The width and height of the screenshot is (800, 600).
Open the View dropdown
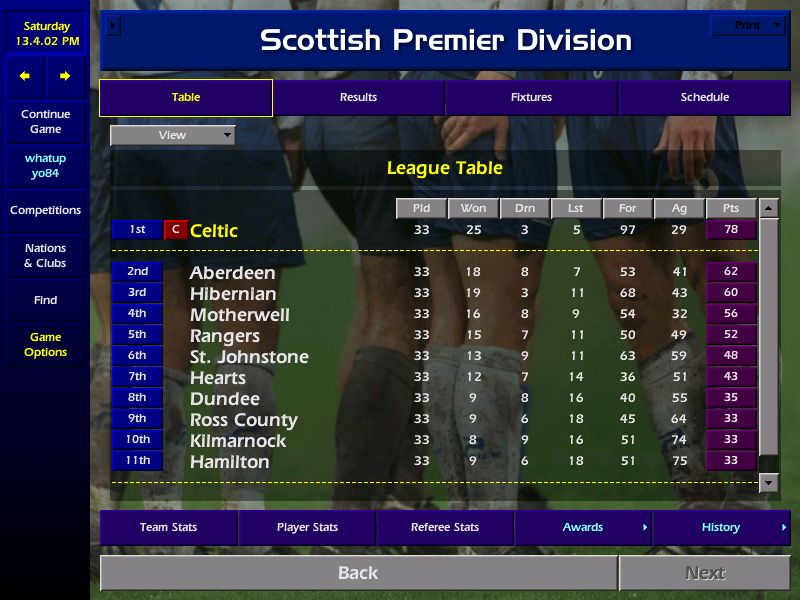click(173, 135)
